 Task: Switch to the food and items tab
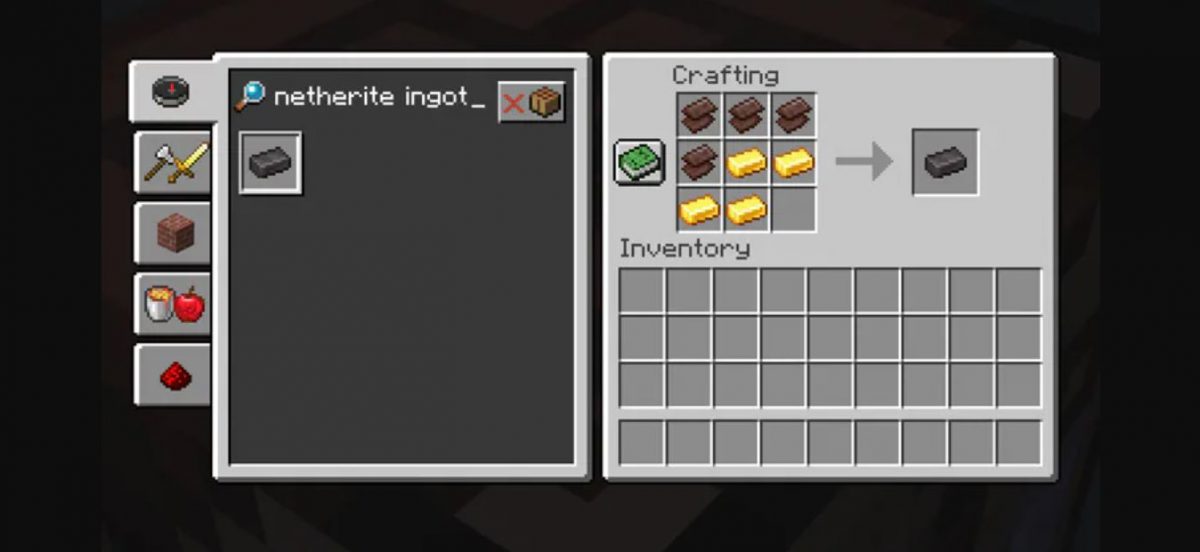click(174, 304)
